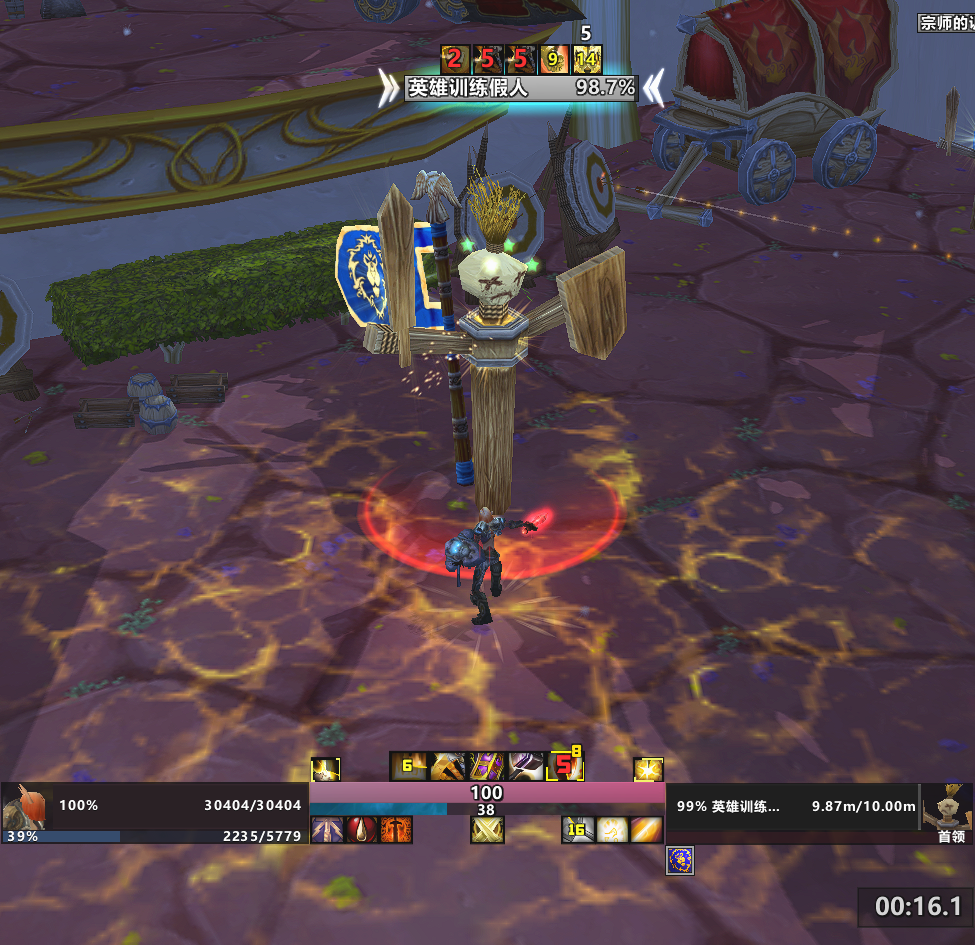Click the ability with red 5 cooldown

565,767
